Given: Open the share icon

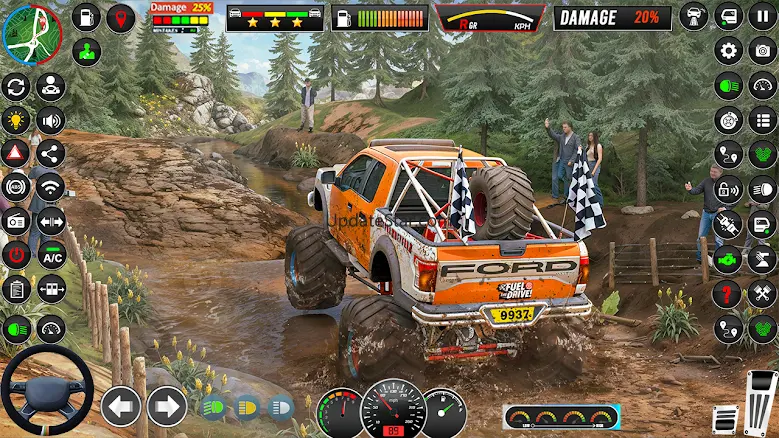Looking at the screenshot, I should (x=50, y=153).
